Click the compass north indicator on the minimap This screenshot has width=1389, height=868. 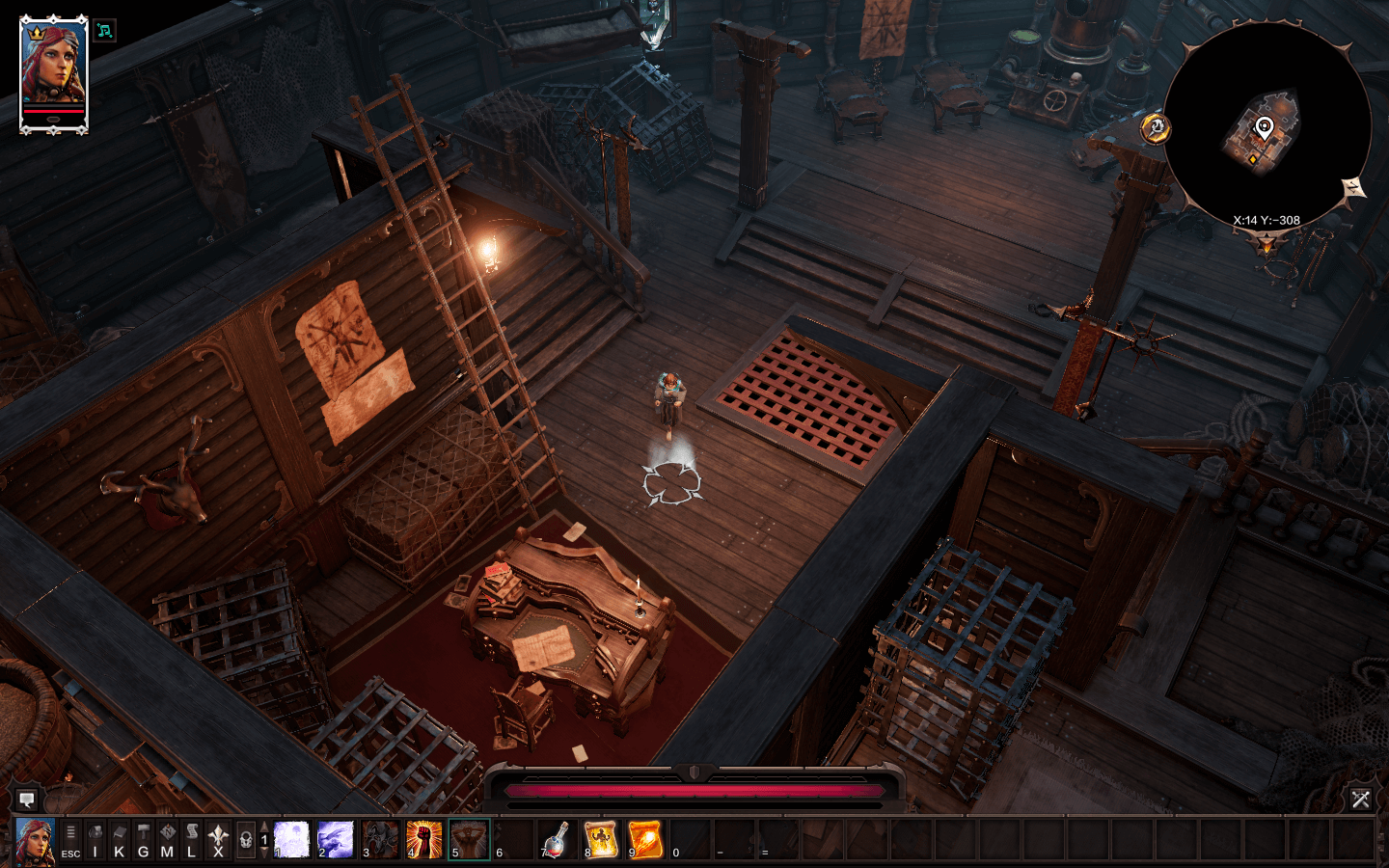click(1354, 188)
